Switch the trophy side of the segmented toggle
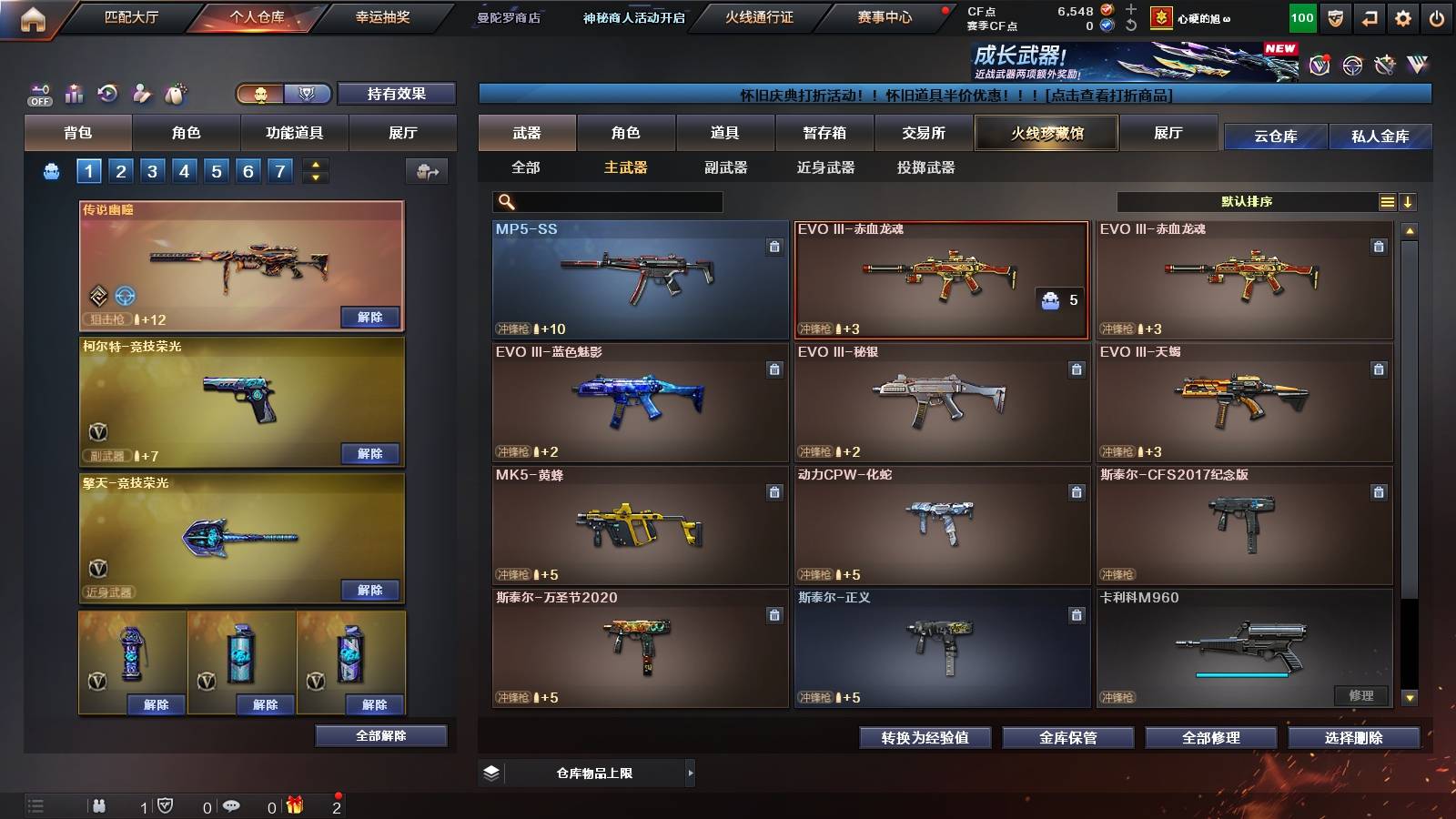 pos(306,93)
